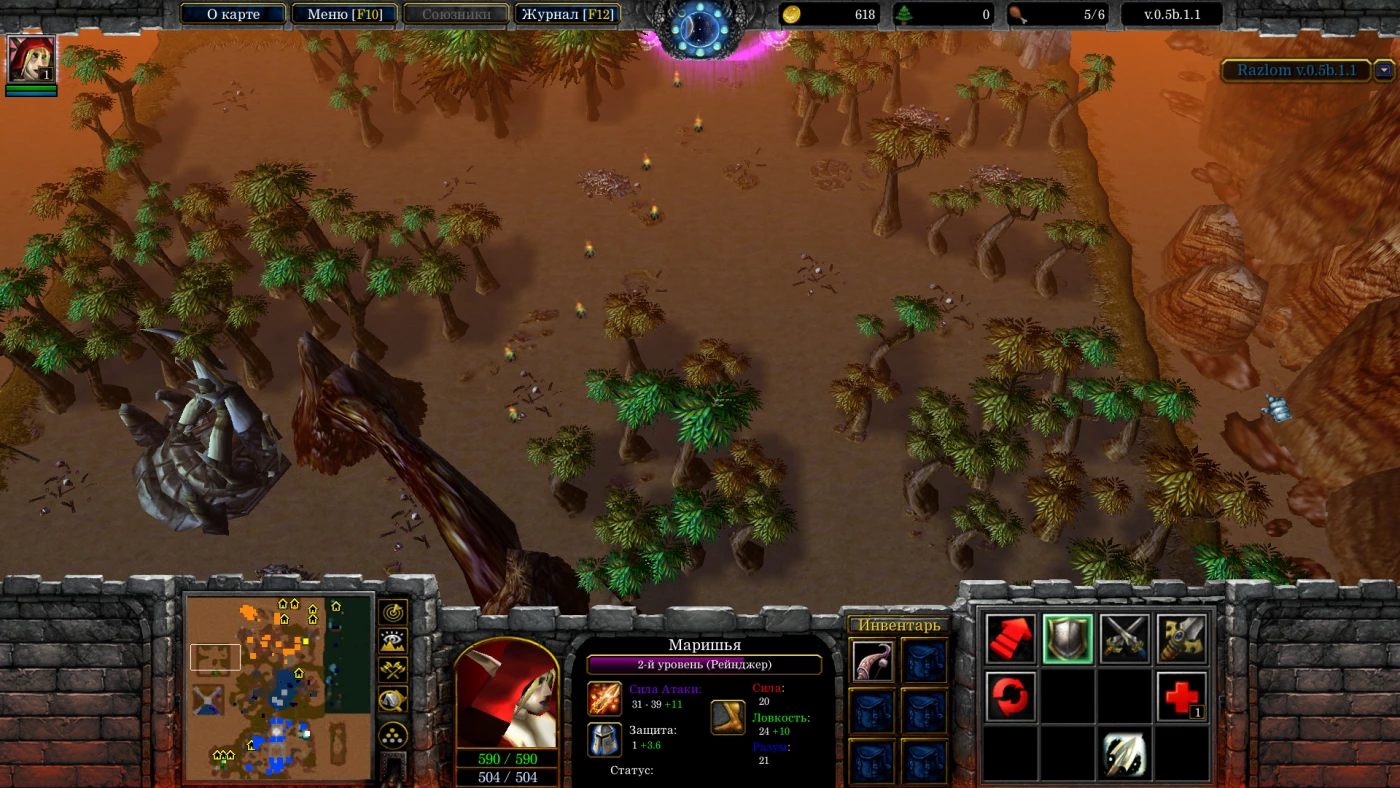Select the sword hilt patrol command
Viewport: 1400px width, 788px height.
point(1181,639)
